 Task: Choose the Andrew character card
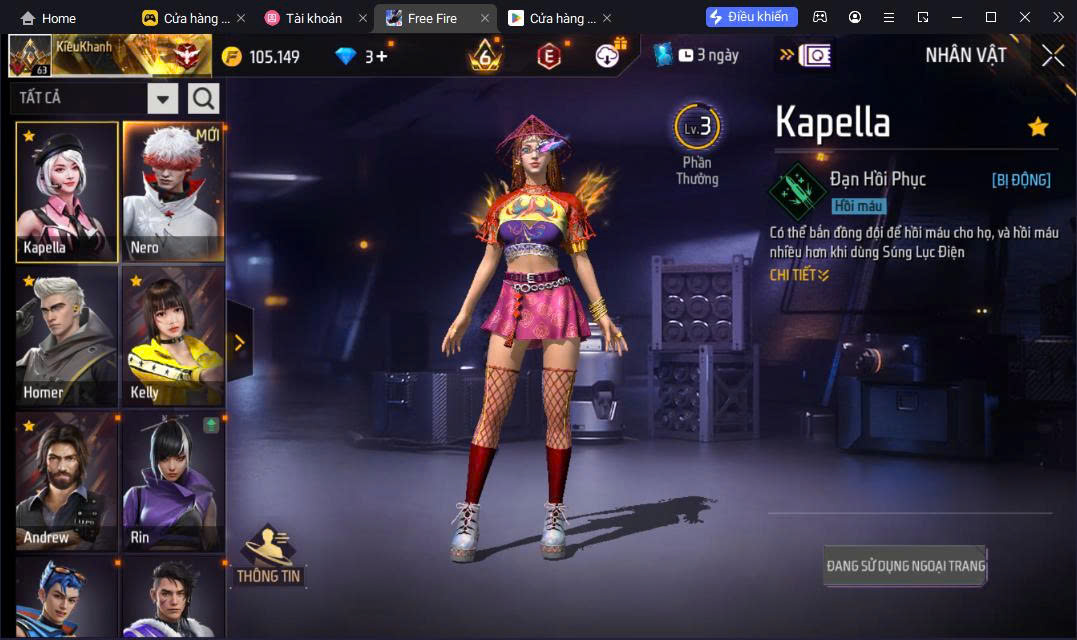click(x=67, y=481)
